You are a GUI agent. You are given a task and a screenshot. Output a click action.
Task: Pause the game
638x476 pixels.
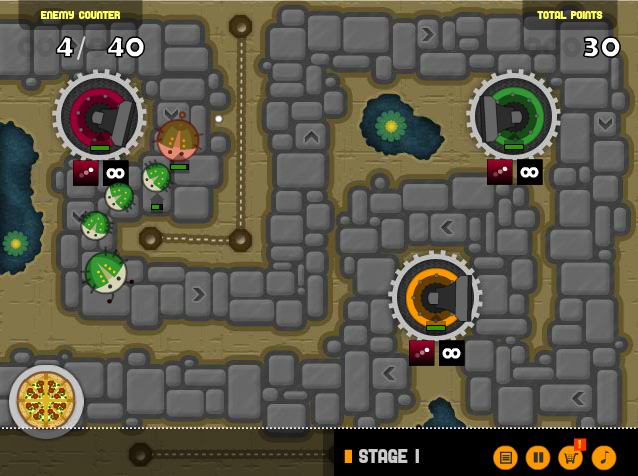point(538,457)
